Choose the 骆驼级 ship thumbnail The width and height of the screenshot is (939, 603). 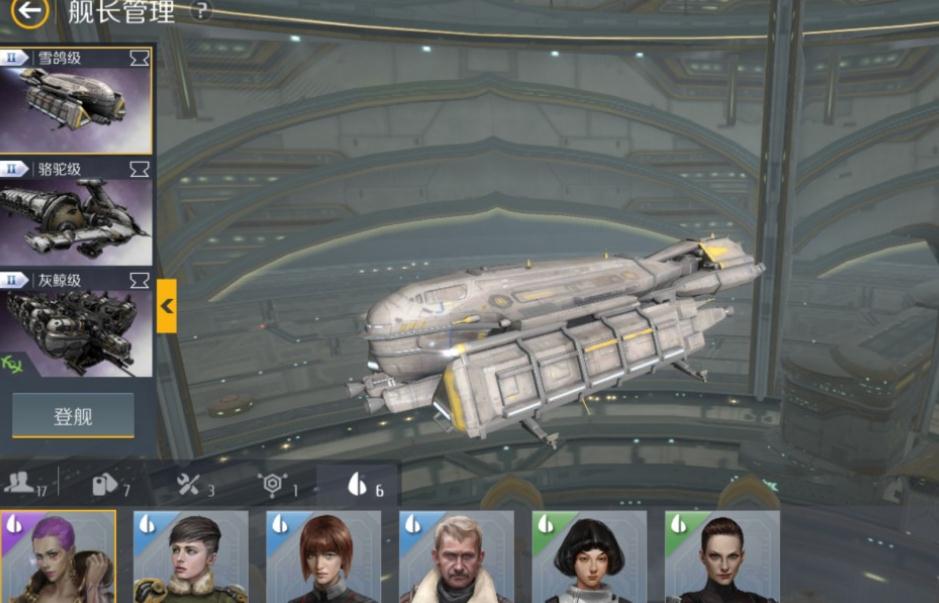point(76,212)
